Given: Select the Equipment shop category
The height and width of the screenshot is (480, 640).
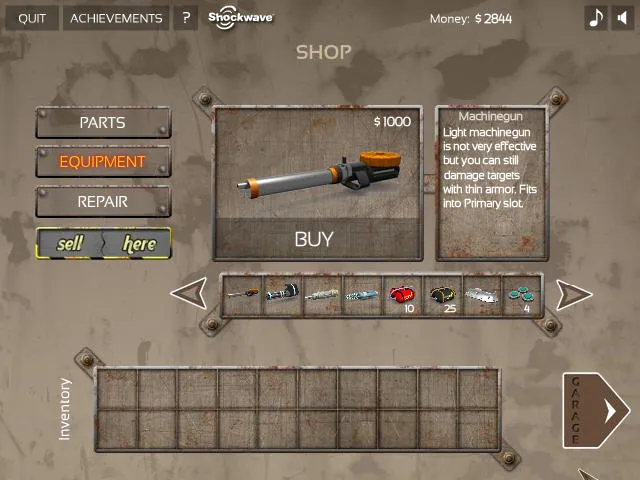Looking at the screenshot, I should point(103,162).
